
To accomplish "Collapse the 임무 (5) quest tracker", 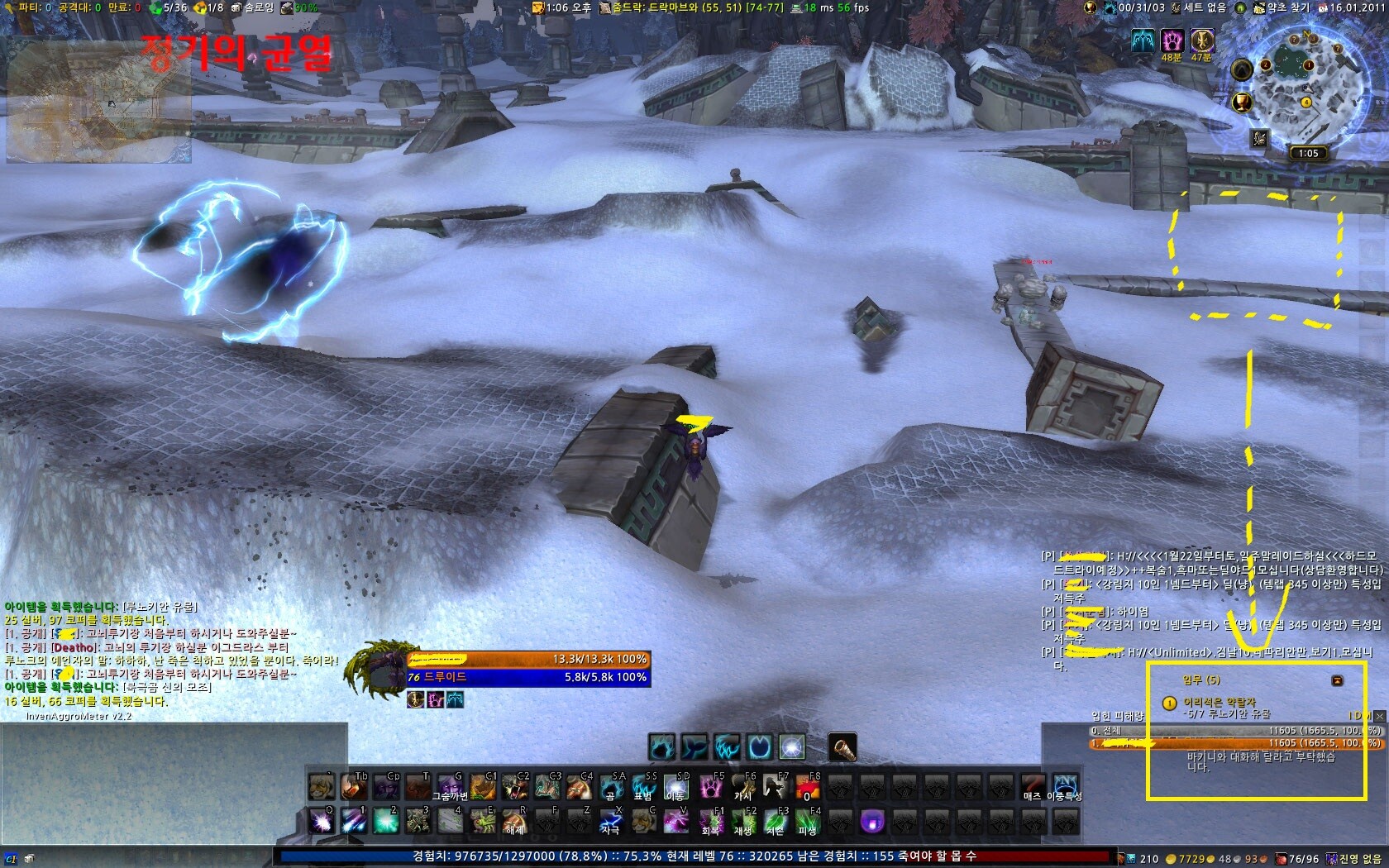I will click(1337, 680).
